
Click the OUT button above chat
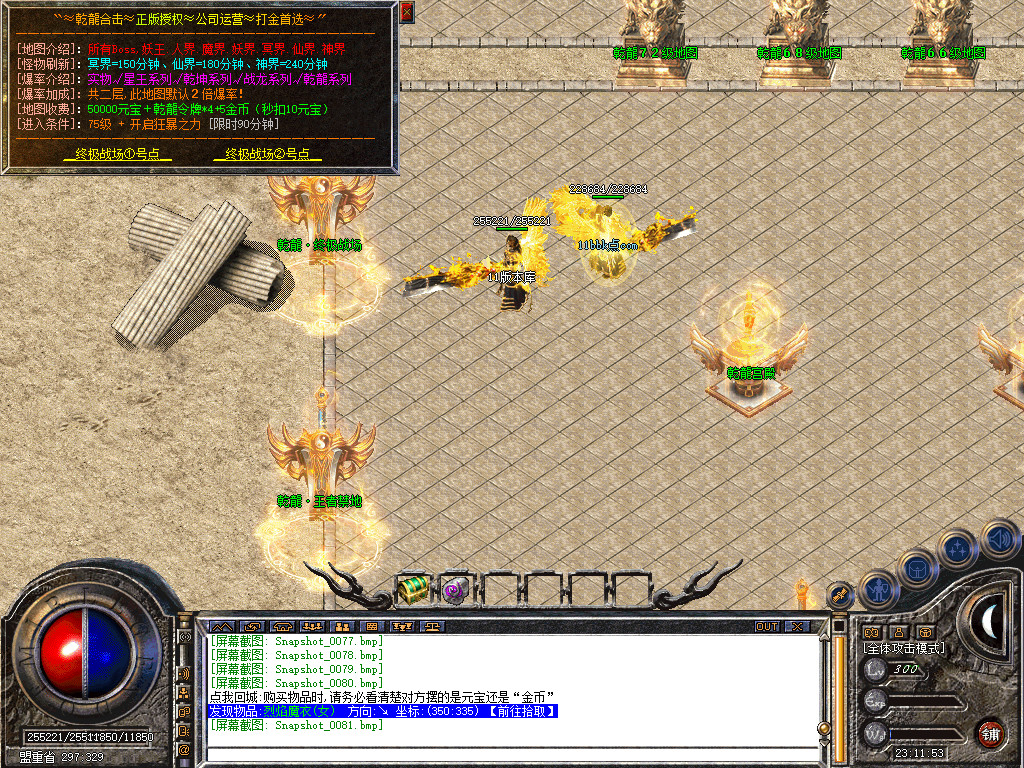[x=767, y=627]
